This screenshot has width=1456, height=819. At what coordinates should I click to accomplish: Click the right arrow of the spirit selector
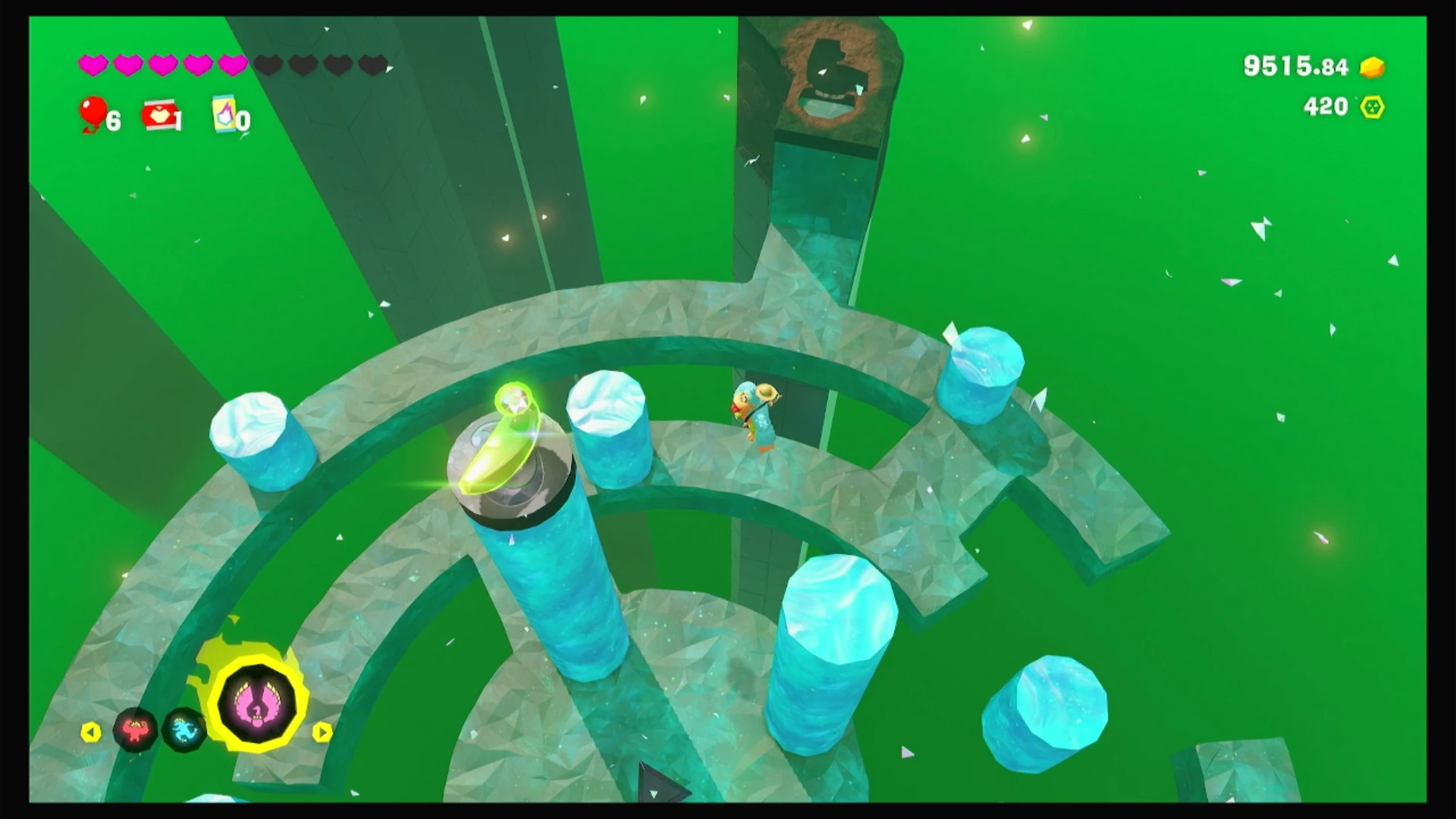pos(322,732)
